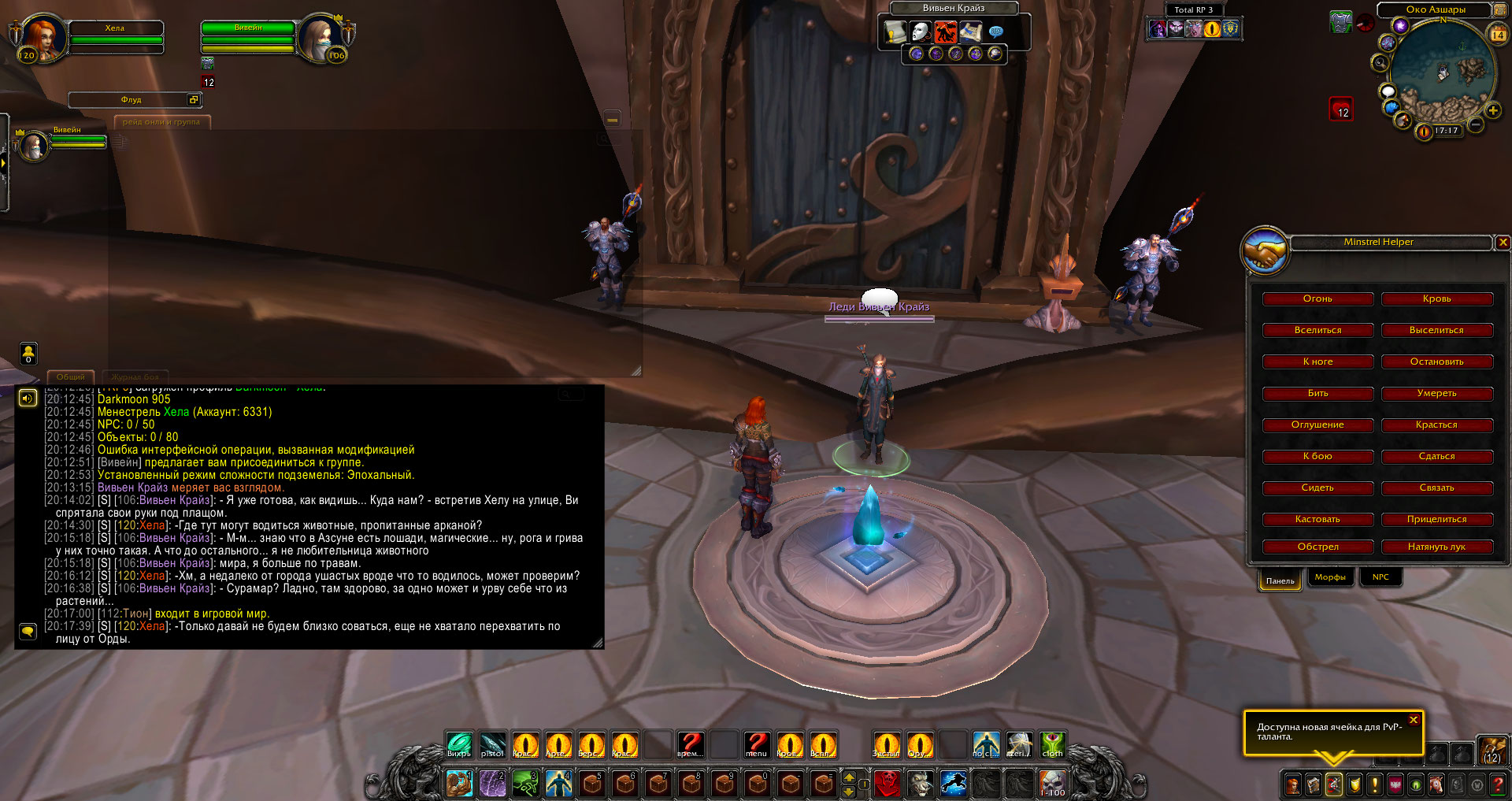Switch to the Морфы tab
The image size is (1512, 801).
(x=1330, y=578)
